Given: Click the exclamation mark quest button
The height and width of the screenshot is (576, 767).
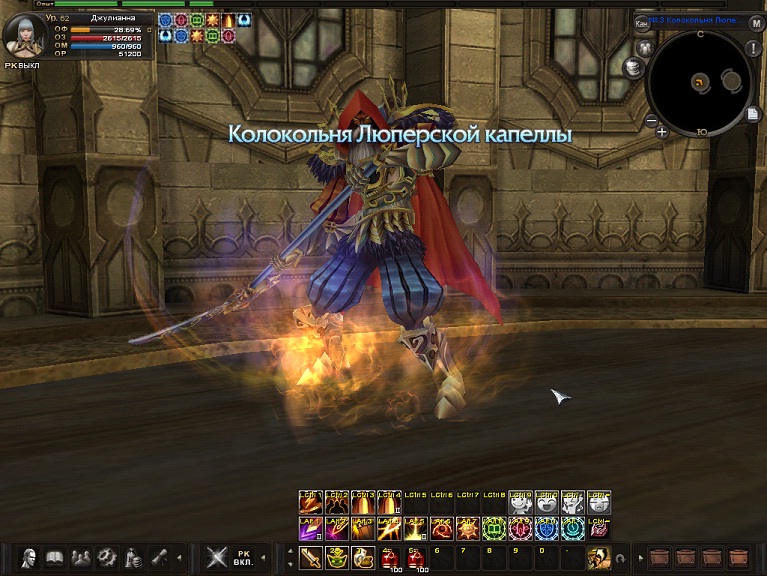Looking at the screenshot, I should 753,48.
